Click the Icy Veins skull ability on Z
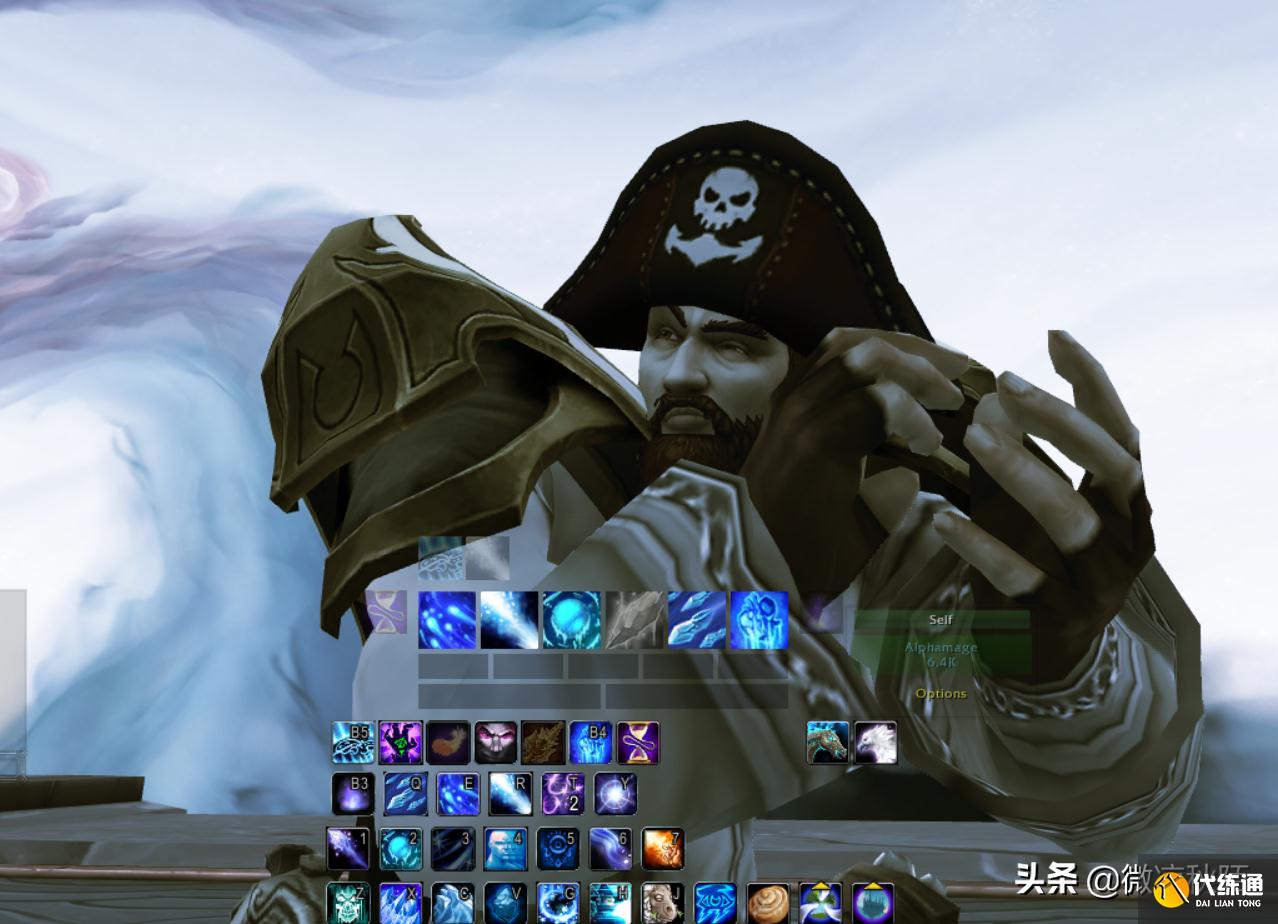The image size is (1278, 924). (x=348, y=903)
